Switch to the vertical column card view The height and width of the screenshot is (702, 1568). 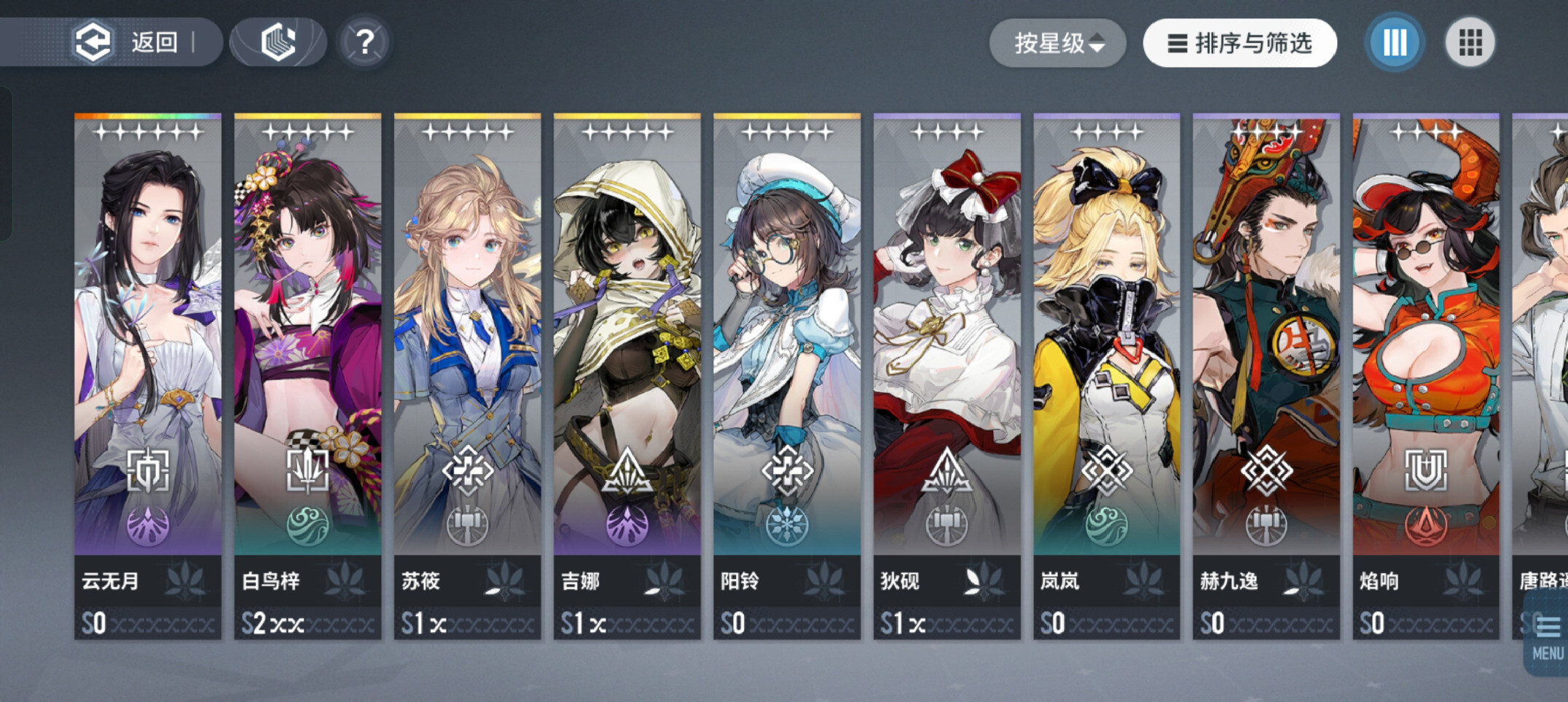coord(1395,42)
